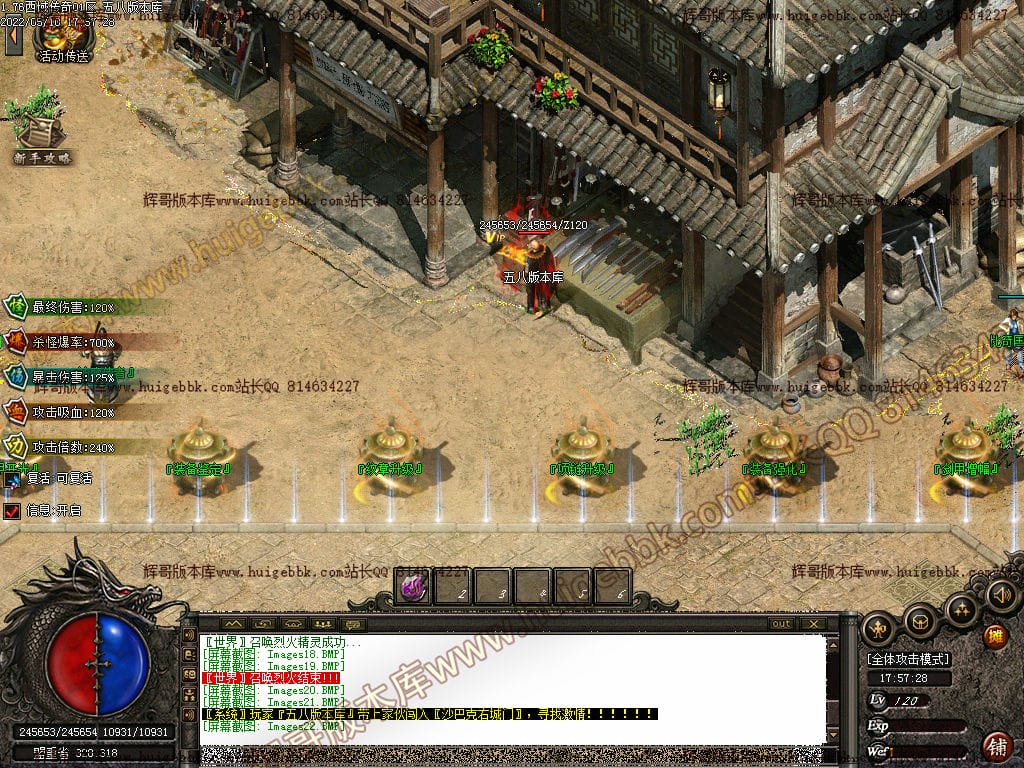This screenshot has height=768, width=1024.
Task: Click the 复活 revive status icon
Action: coord(12,479)
